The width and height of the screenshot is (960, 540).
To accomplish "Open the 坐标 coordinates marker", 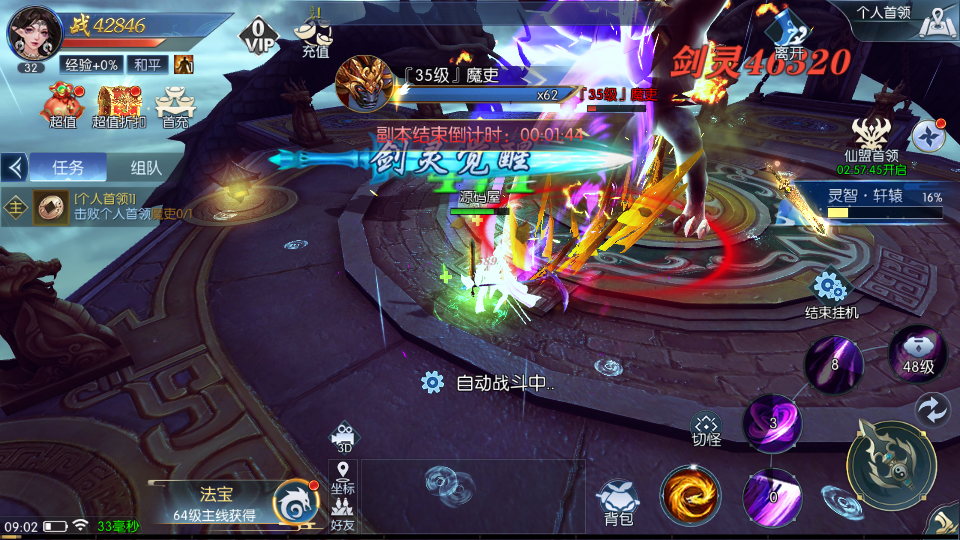I will click(343, 477).
